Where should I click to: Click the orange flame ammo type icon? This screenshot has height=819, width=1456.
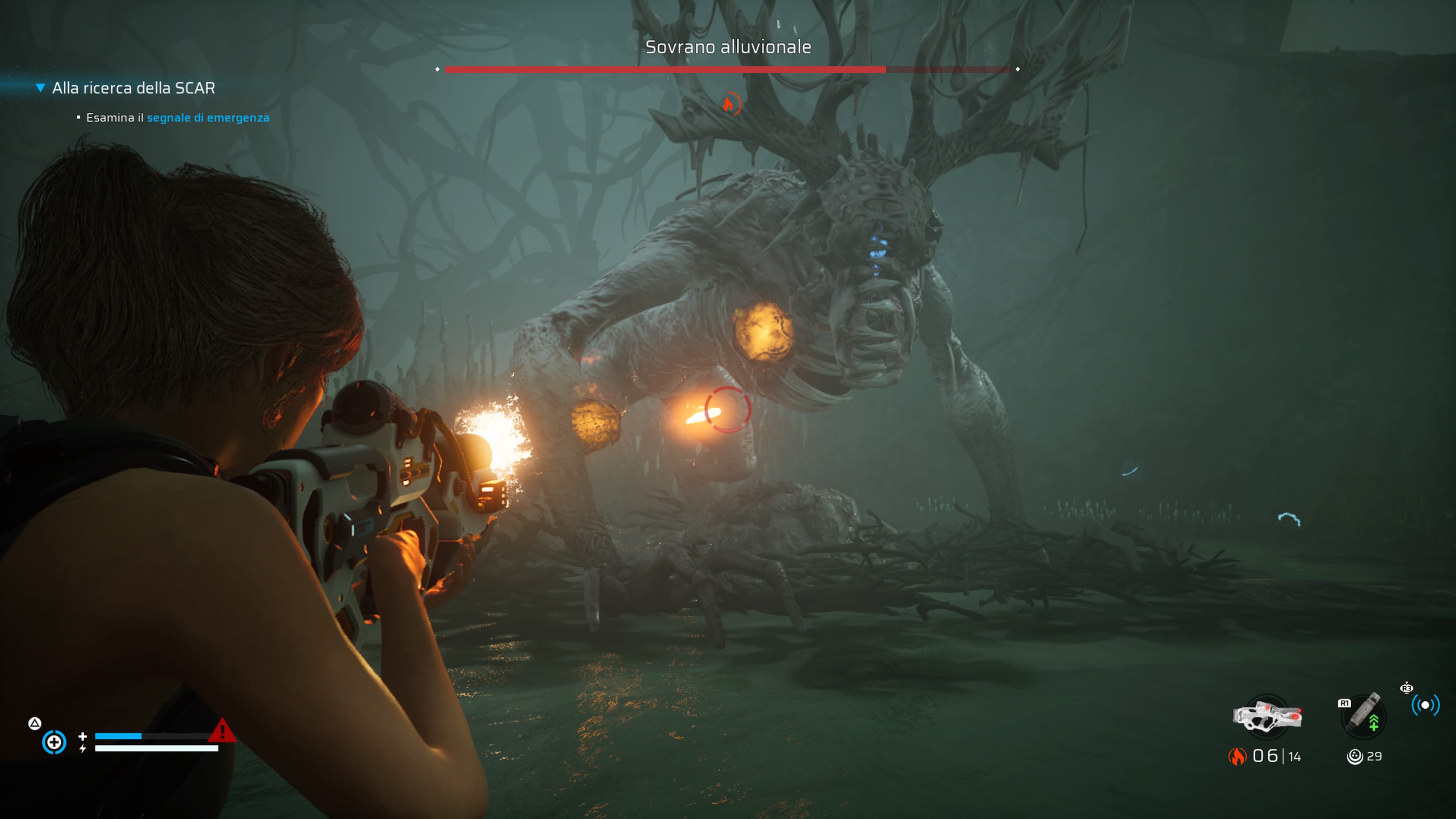(1237, 756)
